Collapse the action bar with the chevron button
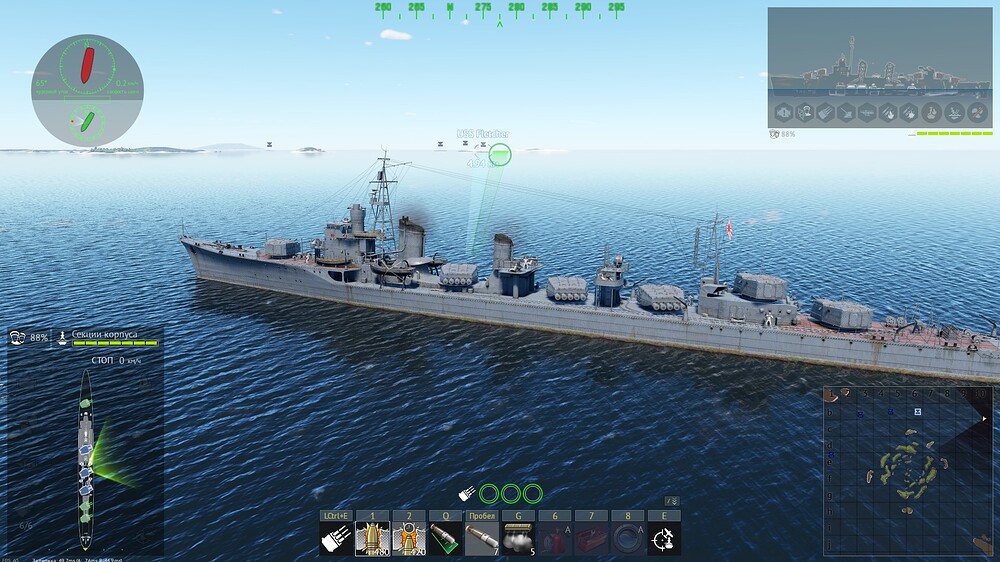 pos(673,501)
